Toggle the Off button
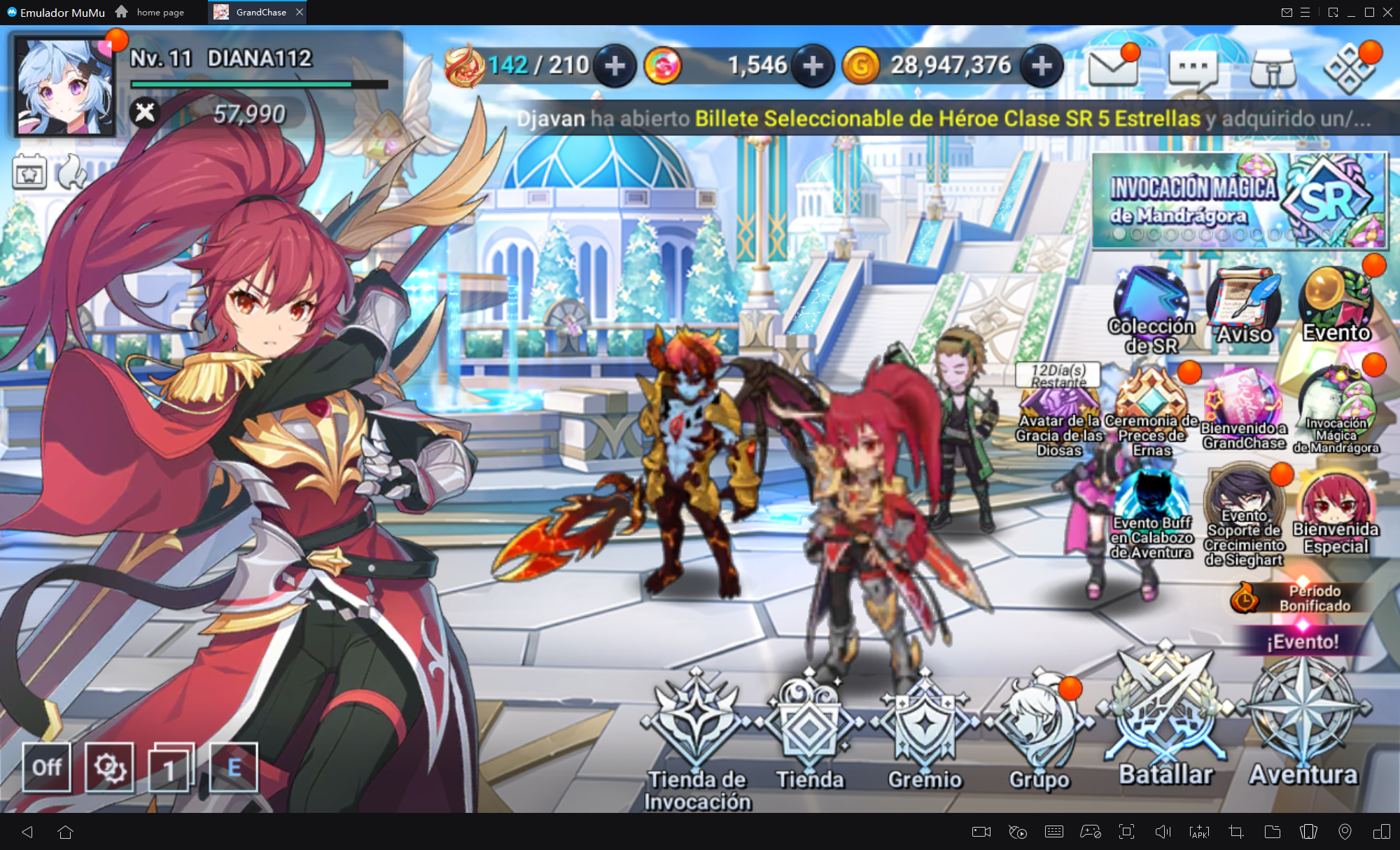This screenshot has width=1400, height=850. tap(47, 767)
